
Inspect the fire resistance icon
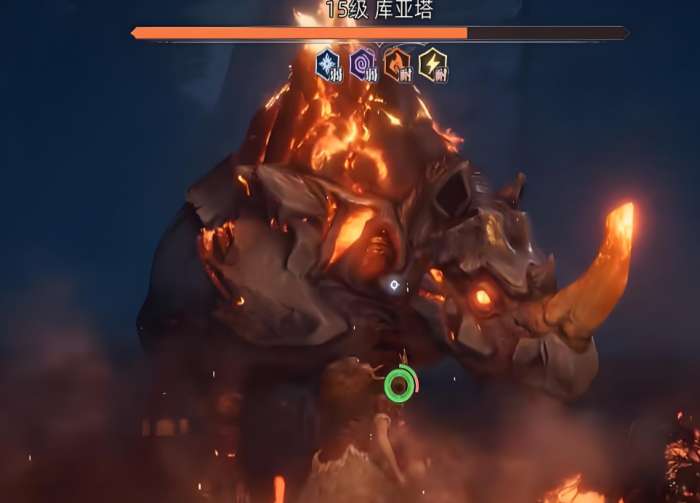397,65
